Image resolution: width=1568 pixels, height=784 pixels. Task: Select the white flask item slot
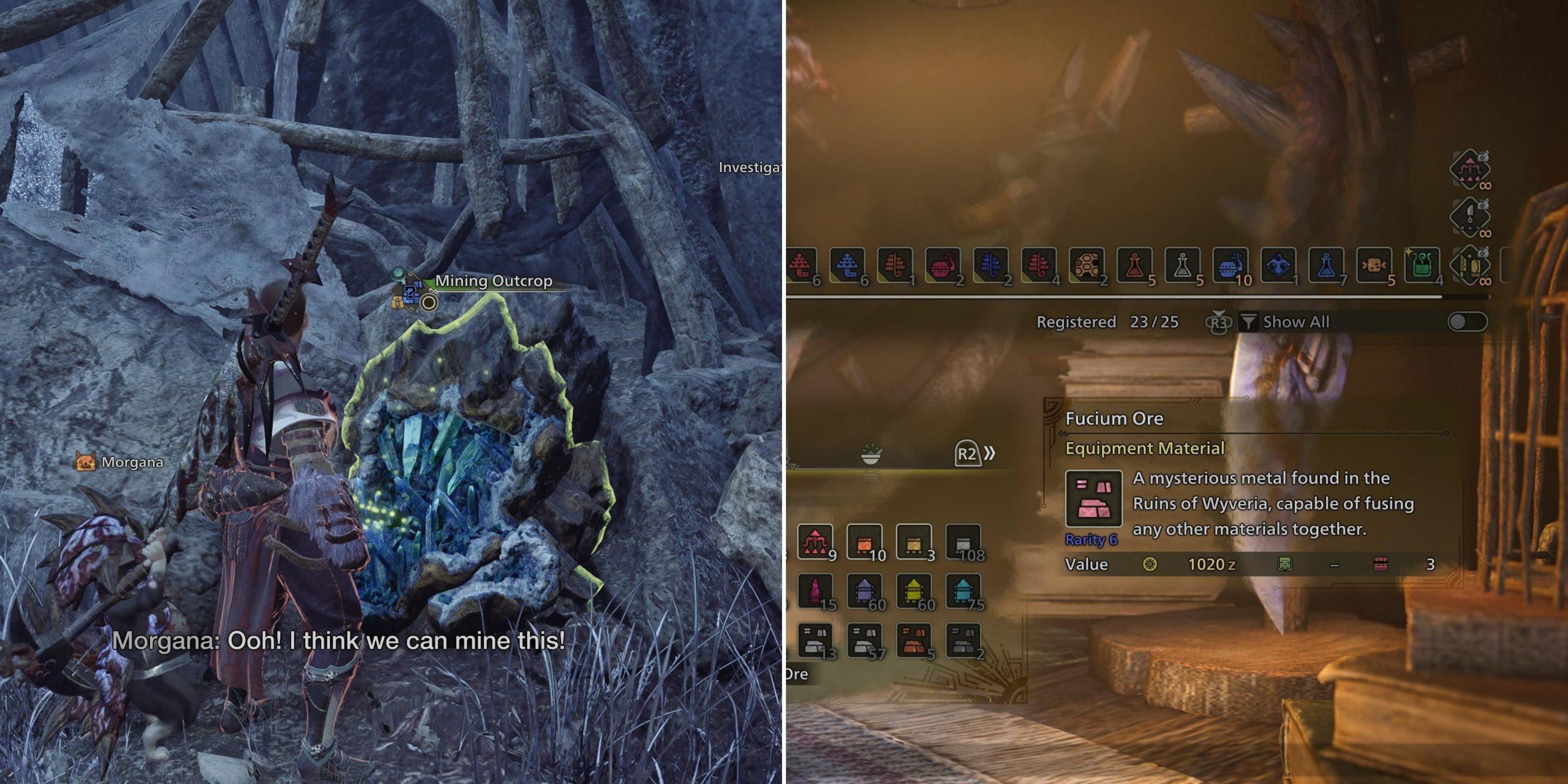click(x=1182, y=265)
